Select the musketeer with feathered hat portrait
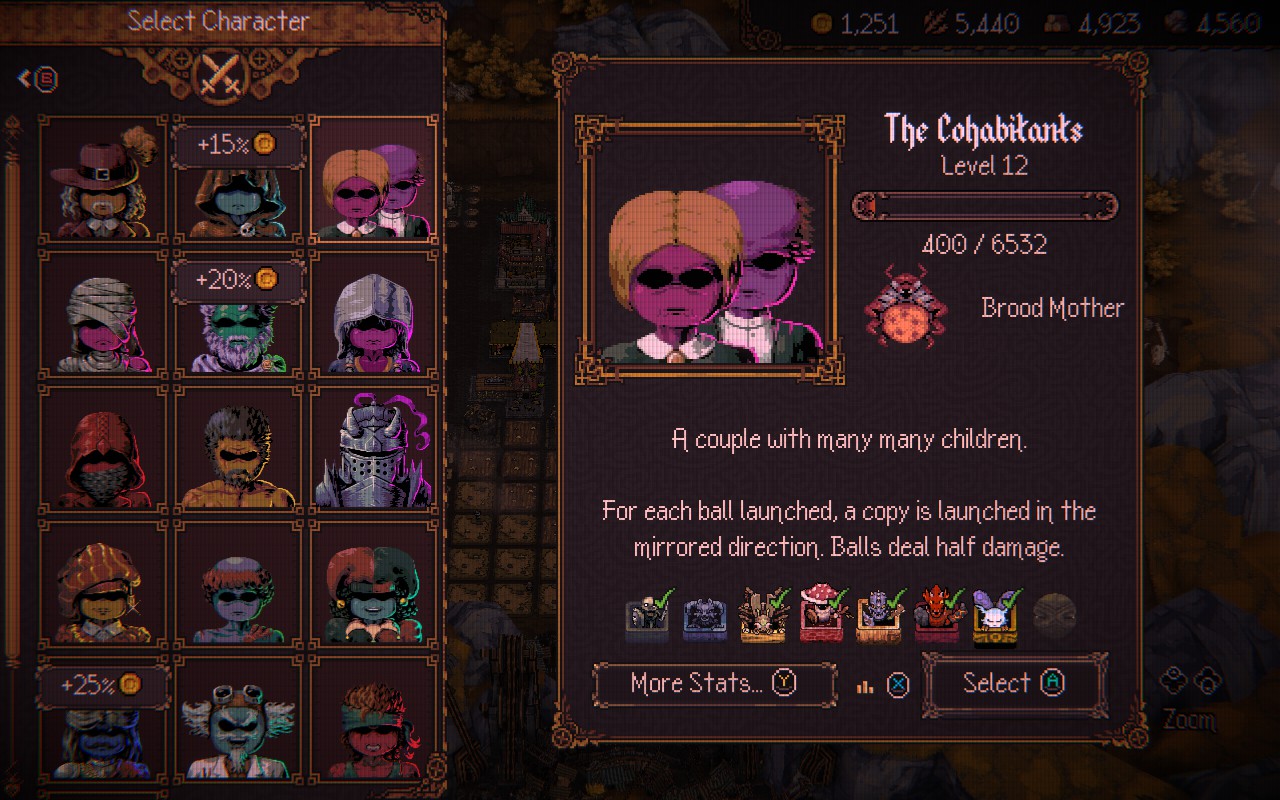 tap(103, 179)
